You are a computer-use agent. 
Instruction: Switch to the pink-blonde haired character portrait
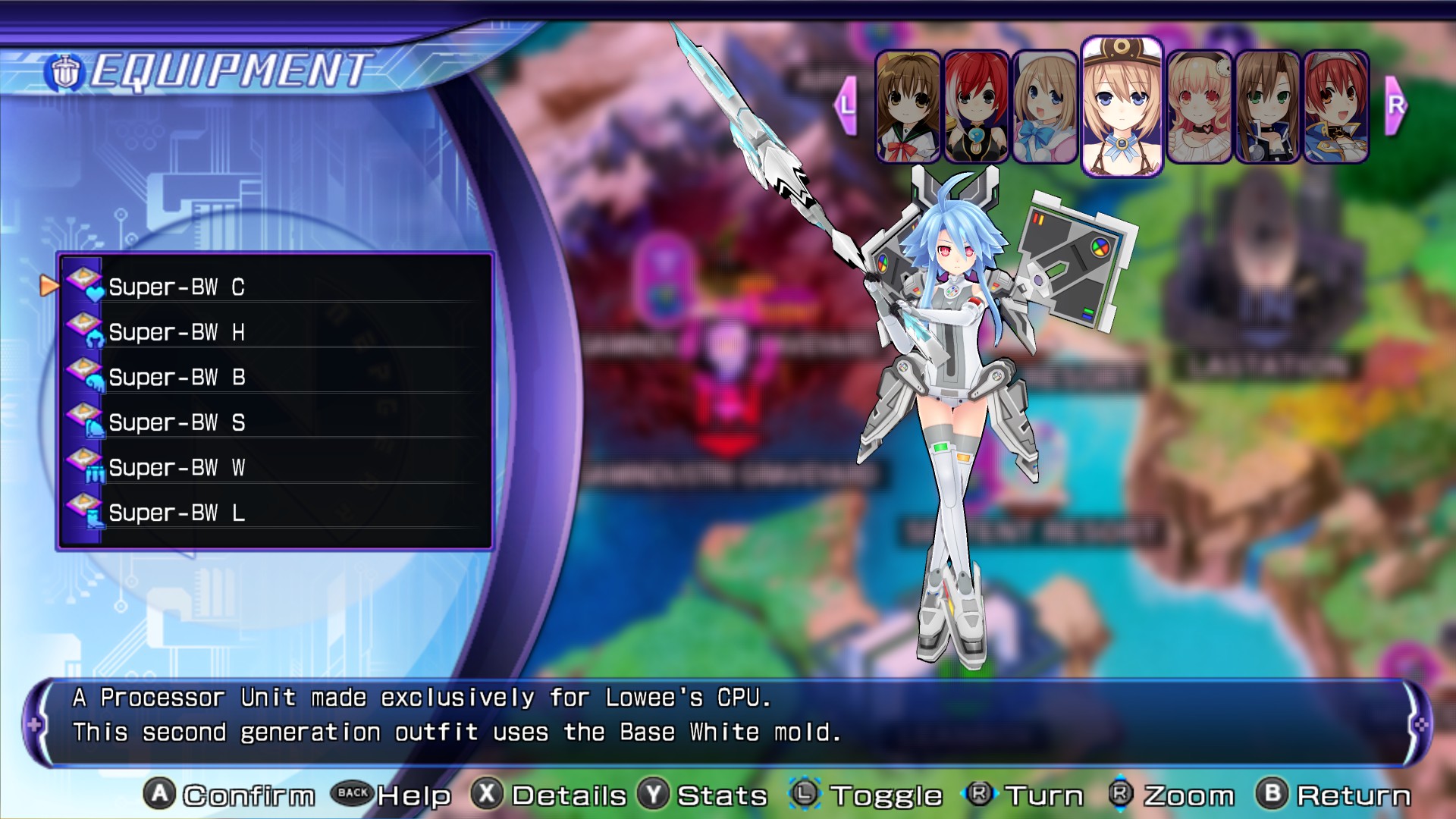(1198, 107)
